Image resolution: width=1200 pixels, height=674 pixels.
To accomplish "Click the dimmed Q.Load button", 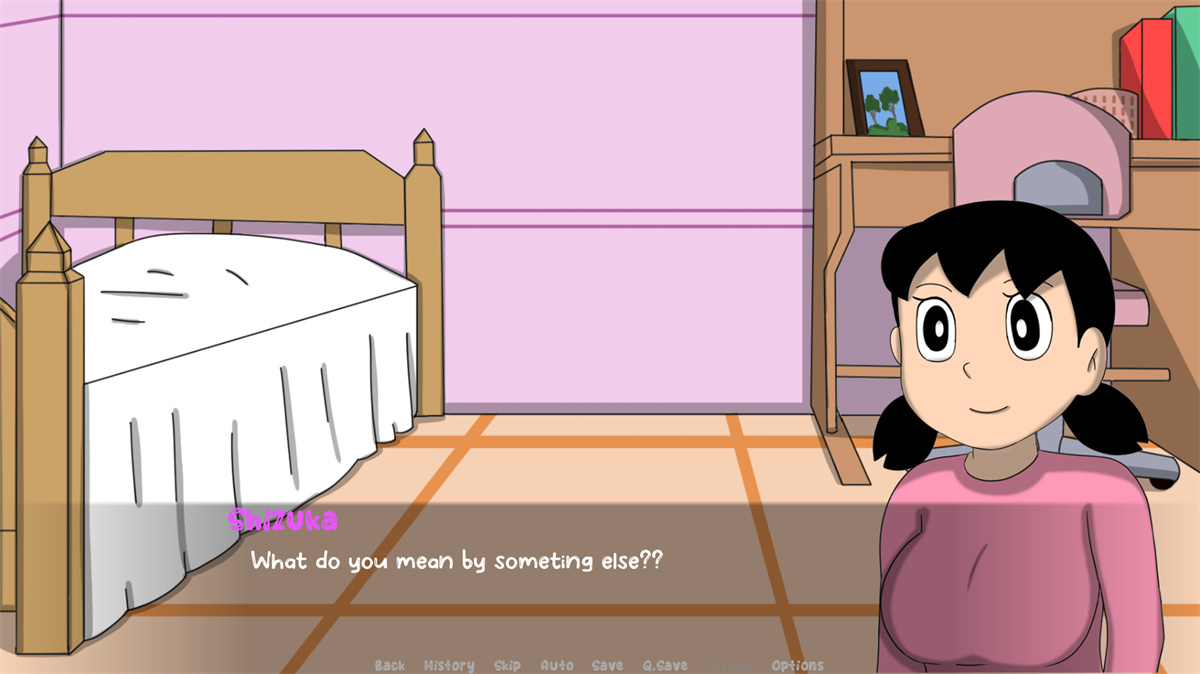I will coord(729,665).
